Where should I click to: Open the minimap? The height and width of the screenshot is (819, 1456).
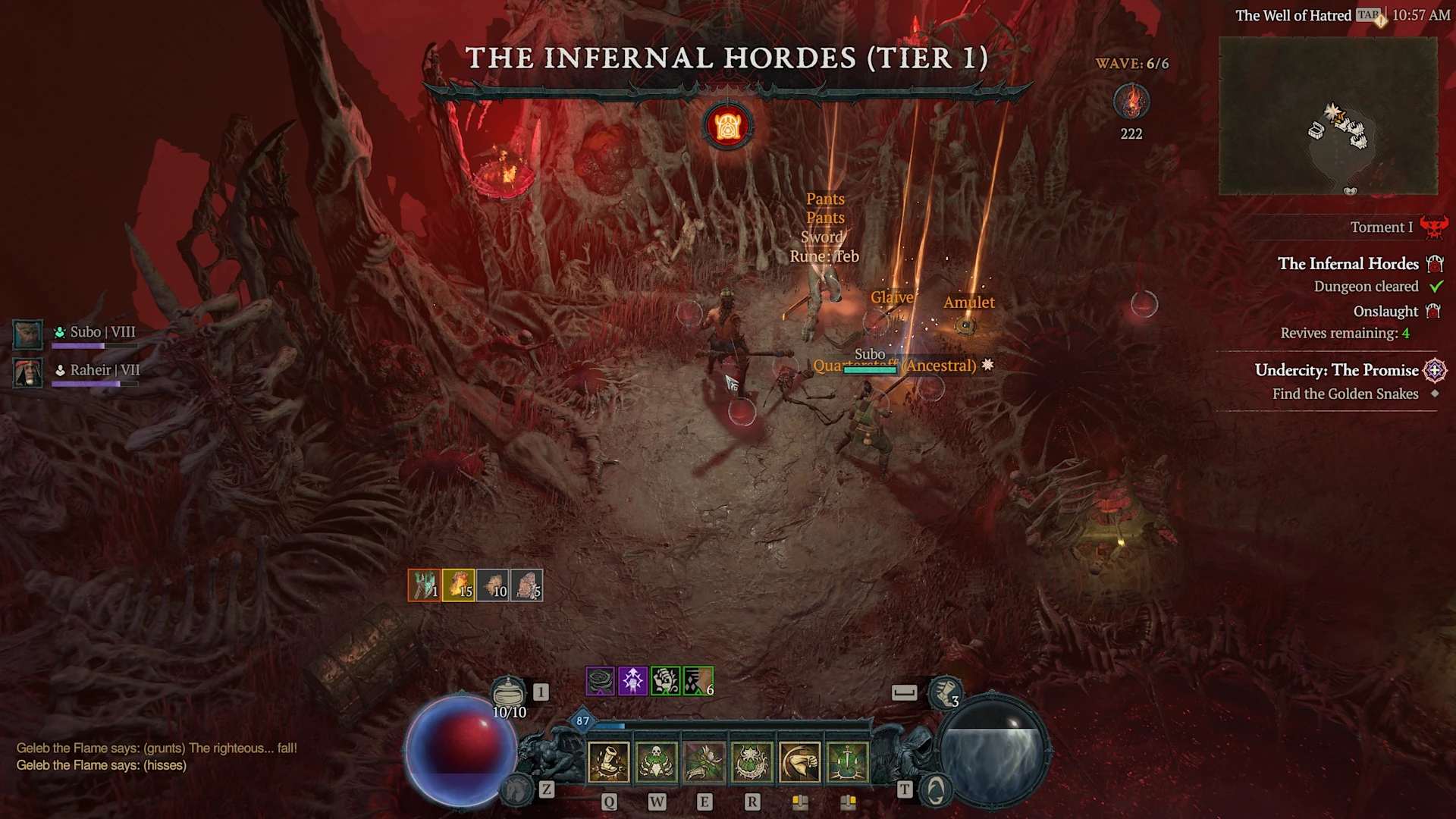(x=1327, y=116)
